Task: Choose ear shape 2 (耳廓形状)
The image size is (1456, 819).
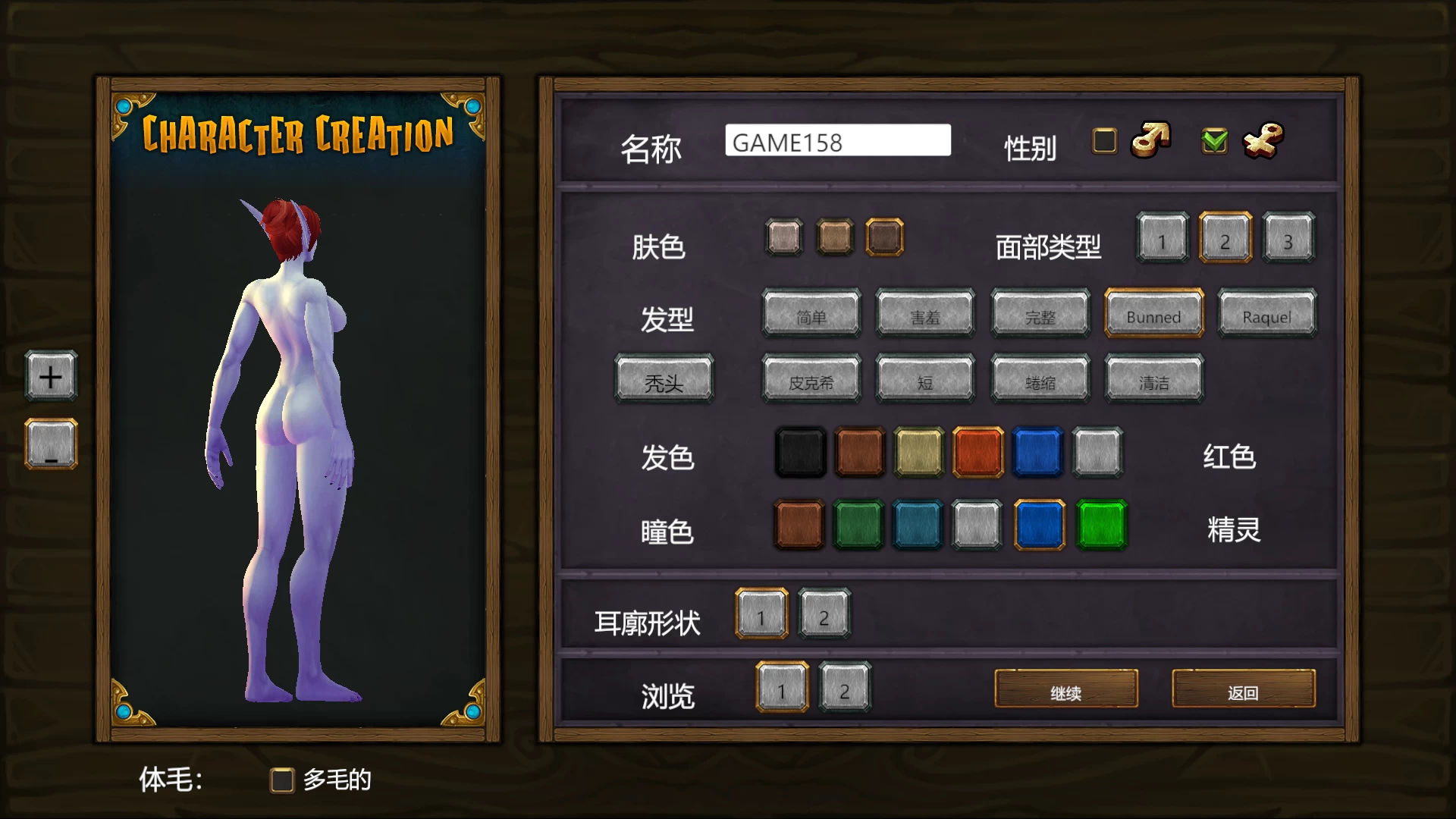Action: pyautogui.click(x=824, y=616)
